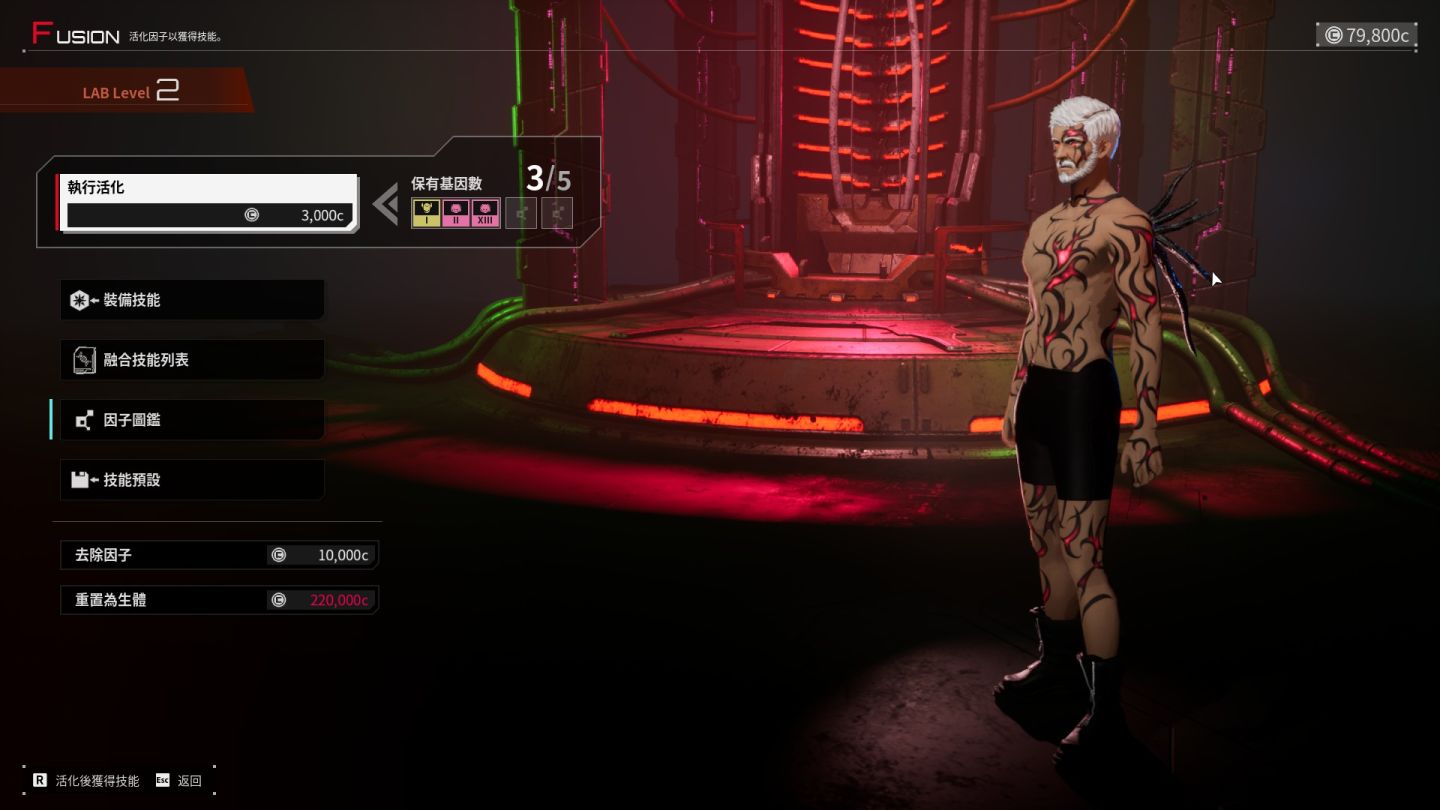Select 去除因子 to remove a factor
Viewport: 1440px width, 810px height.
[219, 555]
